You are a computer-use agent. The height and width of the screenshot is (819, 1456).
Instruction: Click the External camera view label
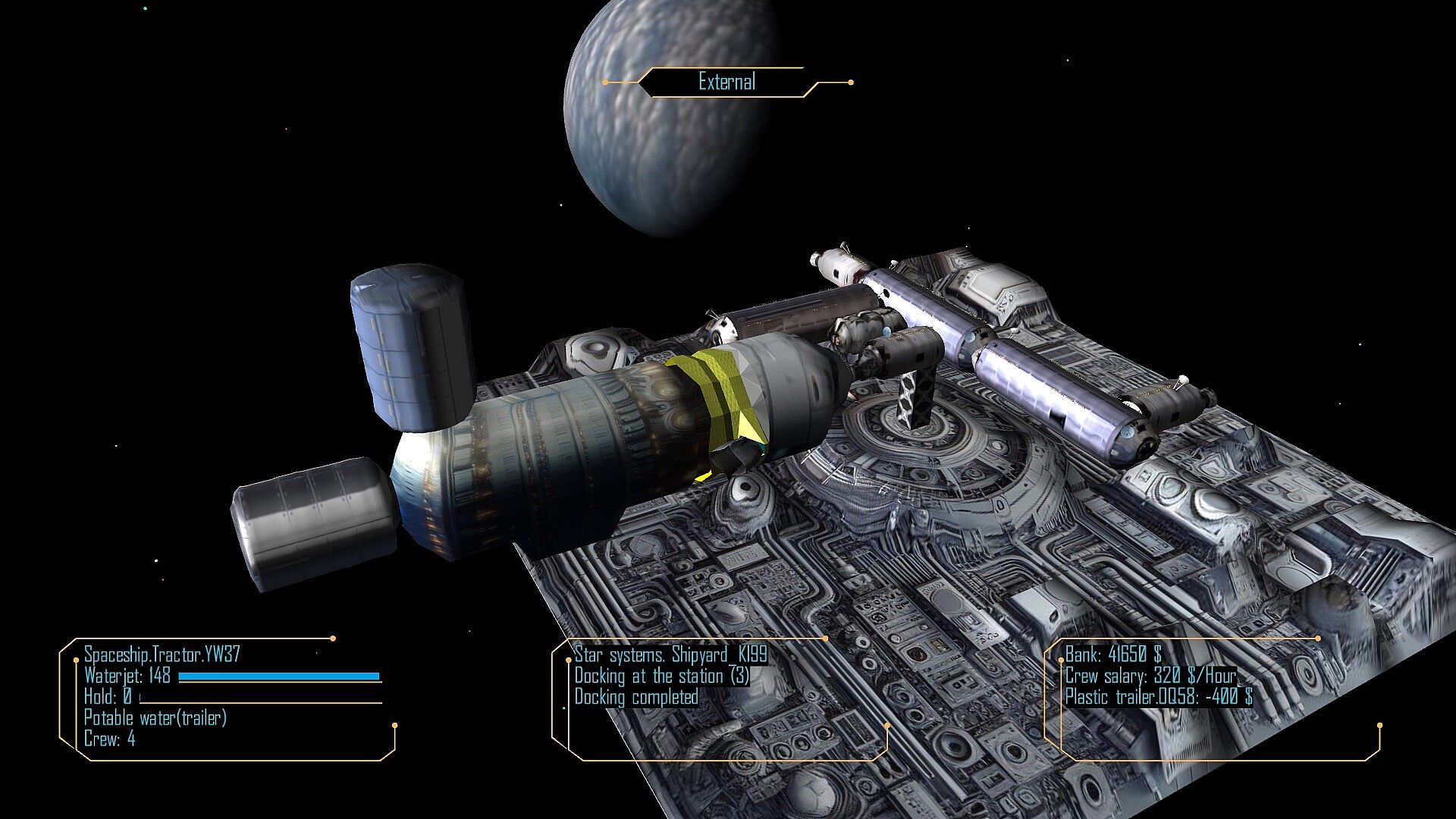point(726,82)
